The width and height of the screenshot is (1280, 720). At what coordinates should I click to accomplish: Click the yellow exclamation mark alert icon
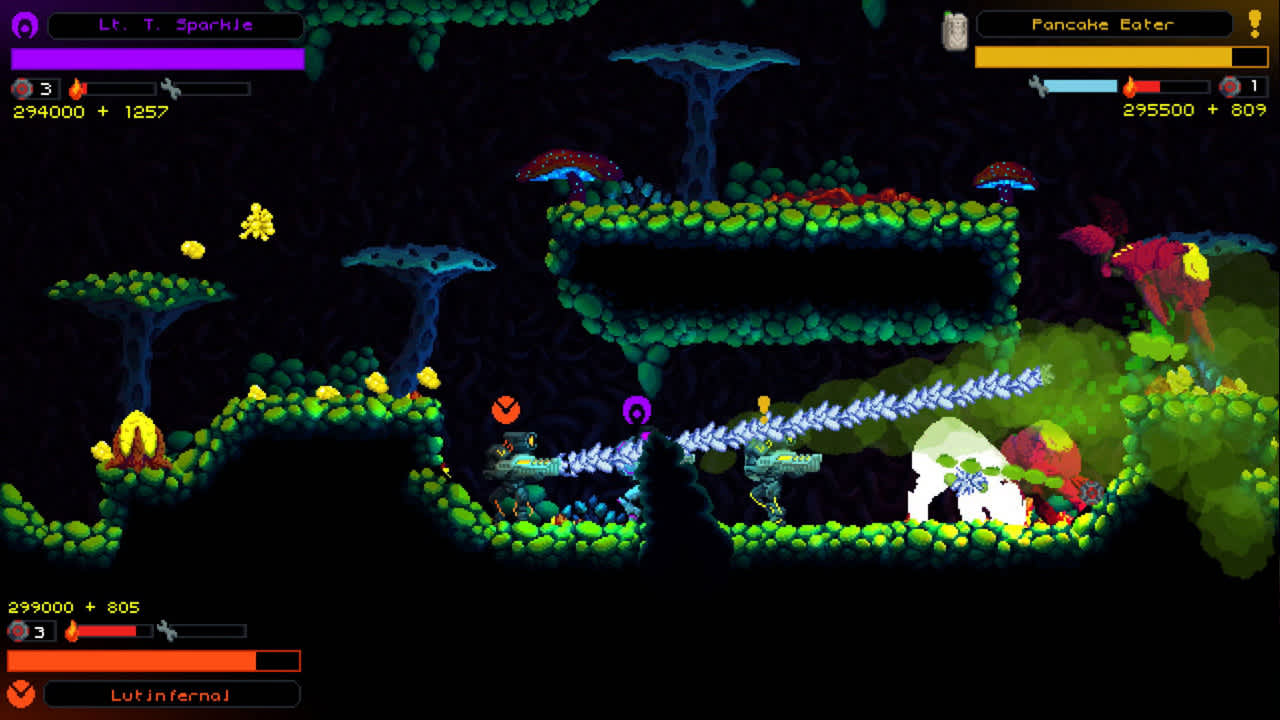coord(1253,23)
